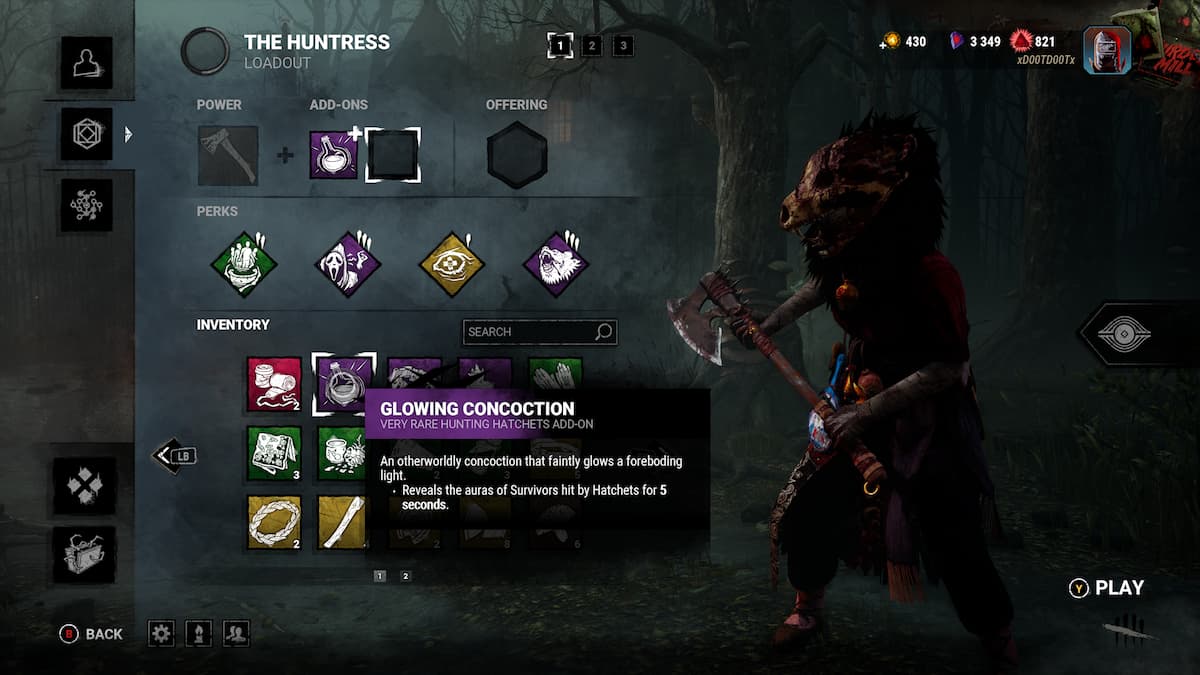Image resolution: width=1200 pixels, height=675 pixels.
Task: Pick the Glowing Concoction in inventory
Action: click(x=344, y=384)
